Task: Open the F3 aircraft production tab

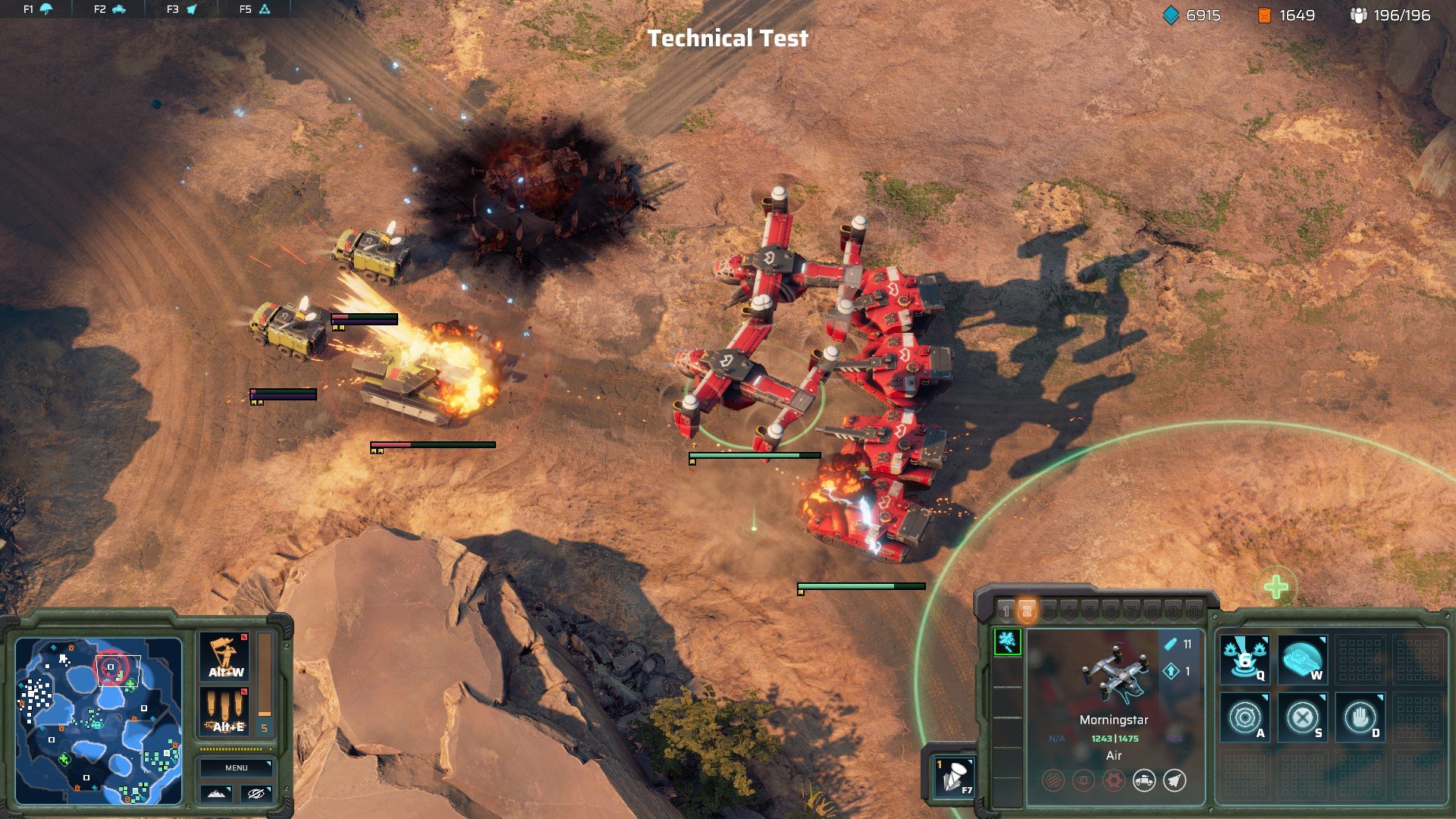Action: [182, 9]
